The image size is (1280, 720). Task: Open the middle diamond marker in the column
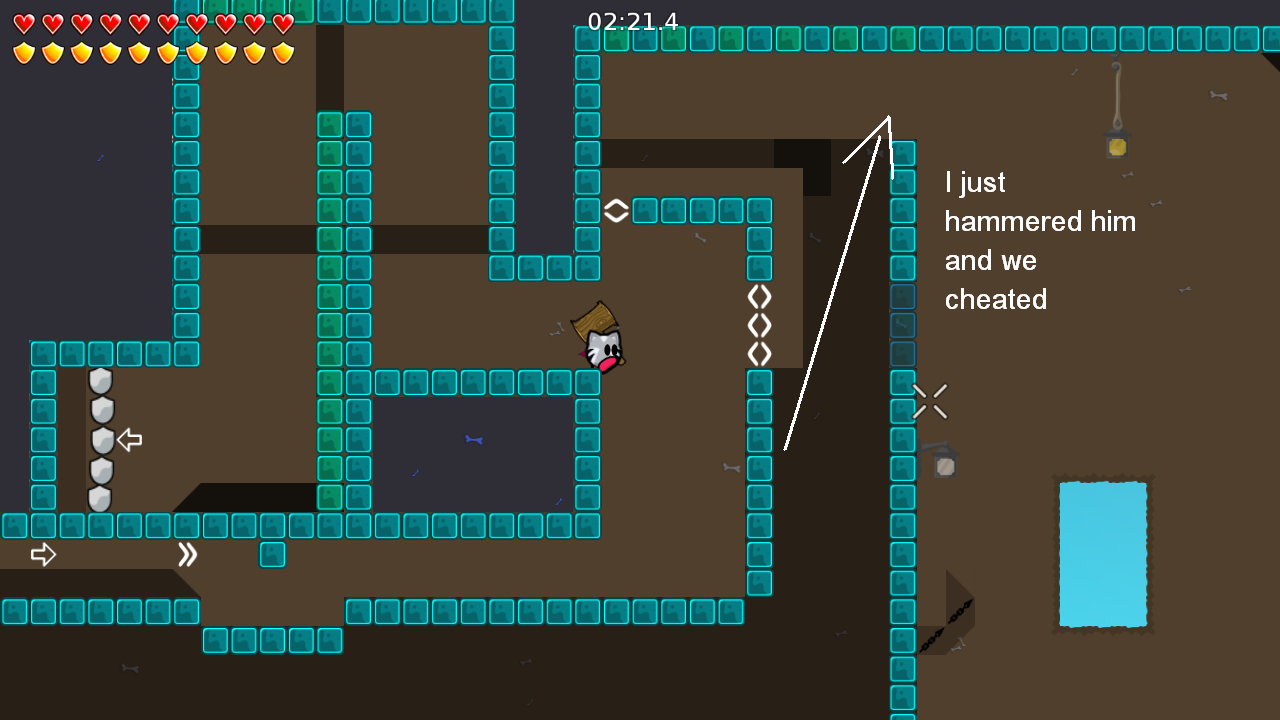(x=759, y=324)
